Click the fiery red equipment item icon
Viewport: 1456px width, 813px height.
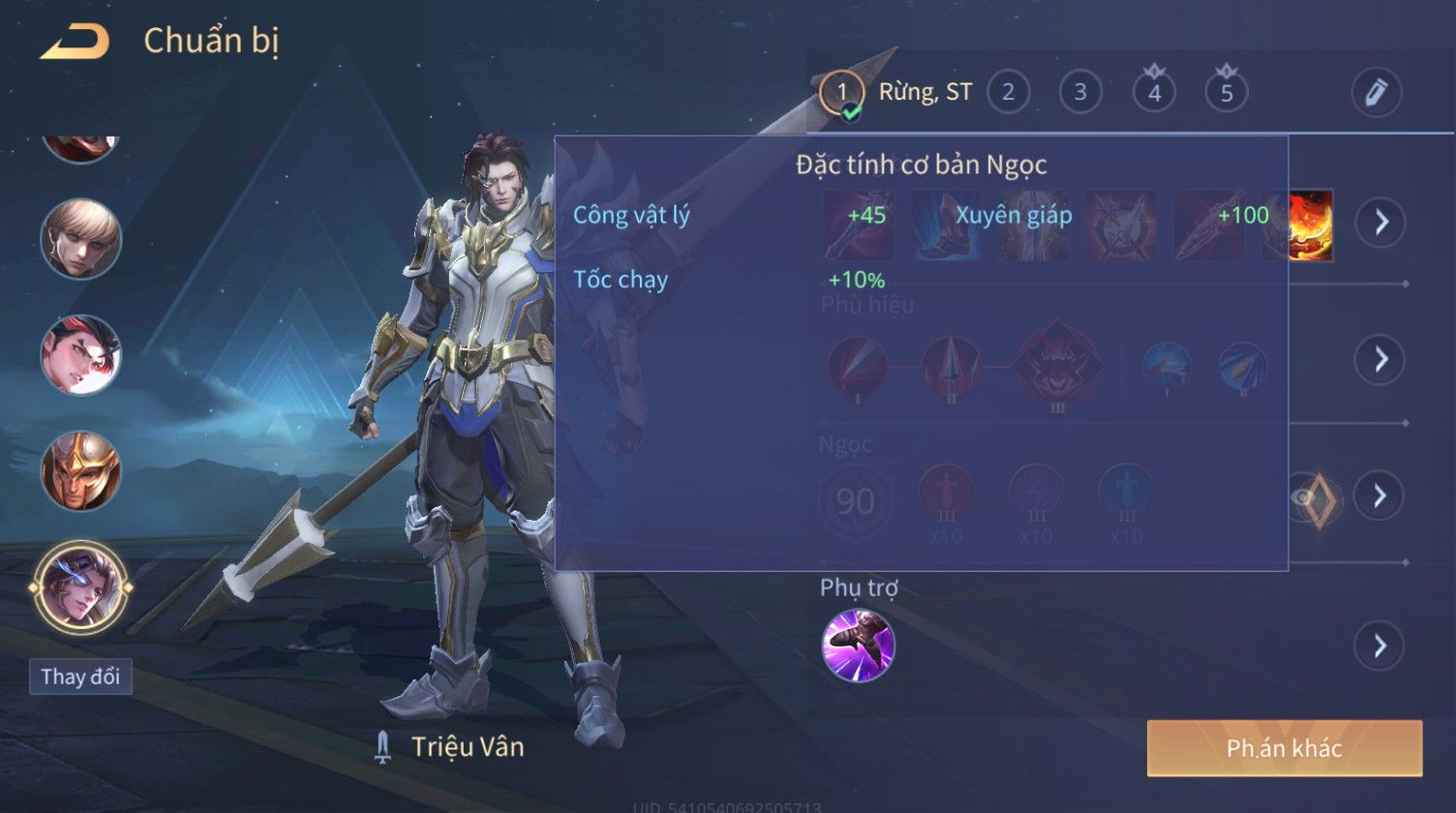pyautogui.click(x=1311, y=225)
